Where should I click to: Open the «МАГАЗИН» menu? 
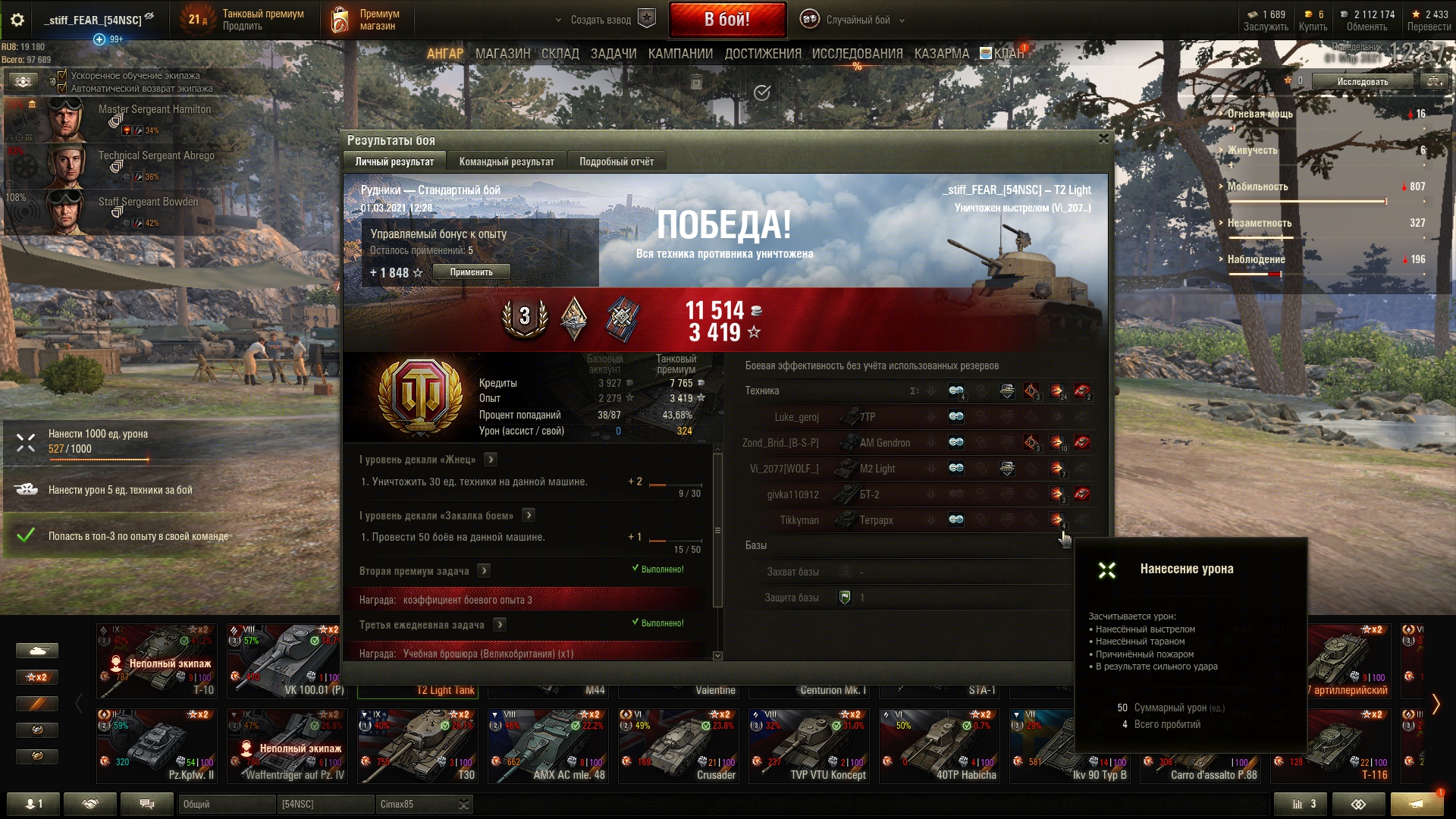[x=502, y=54]
